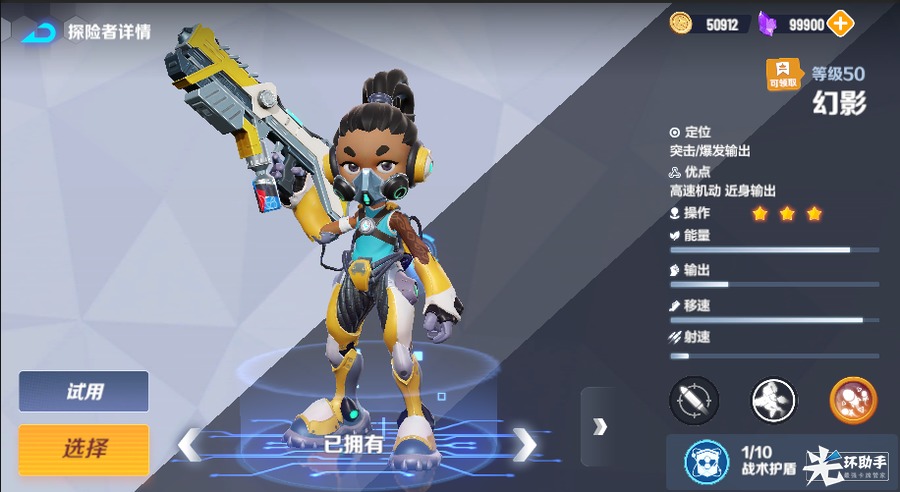Viewport: 900px width, 492px height.
Task: View the bullet skill icon
Action: 693,400
